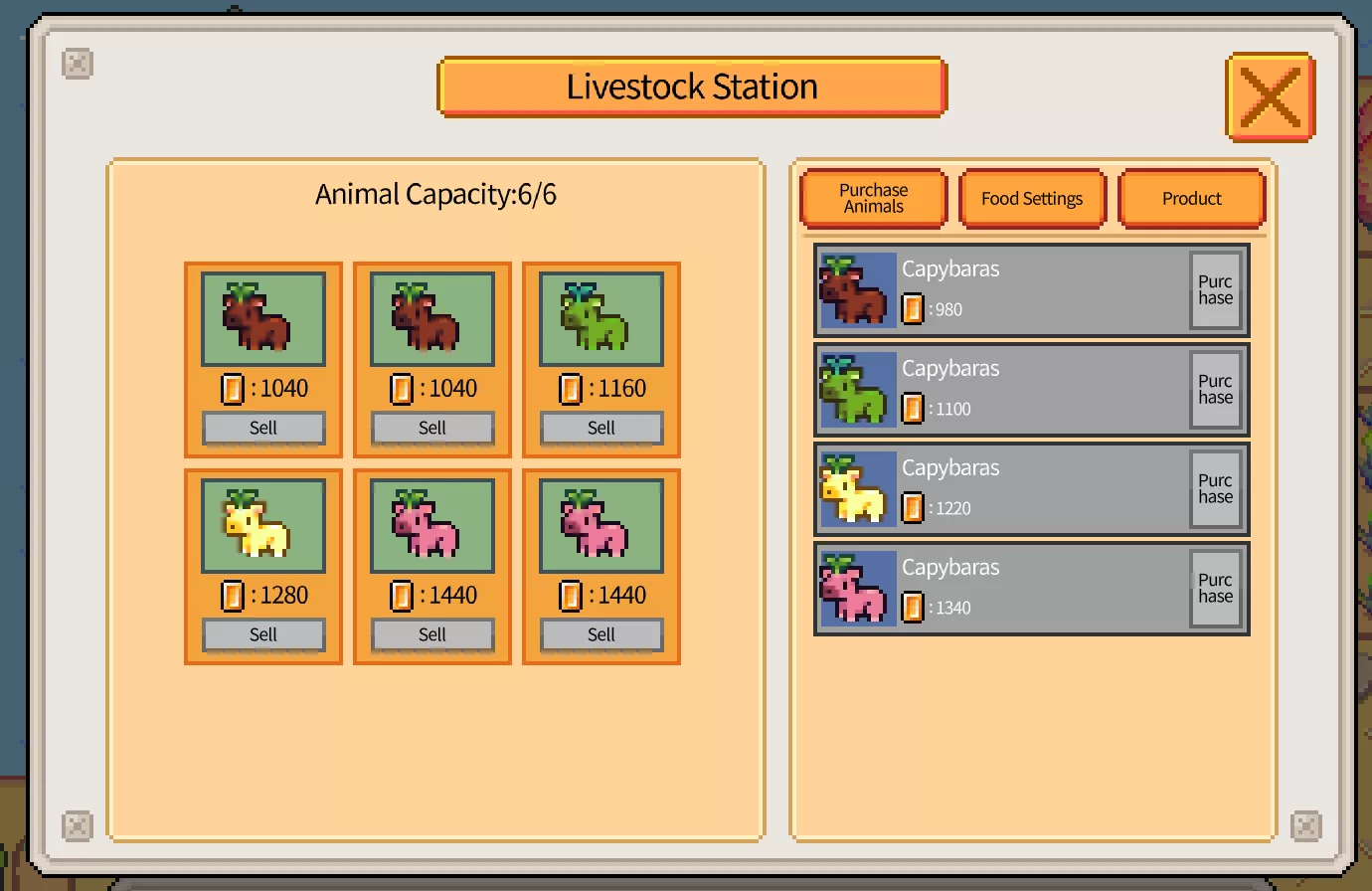The image size is (1372, 891).
Task: Open the Food Settings tab
Action: click(1032, 198)
